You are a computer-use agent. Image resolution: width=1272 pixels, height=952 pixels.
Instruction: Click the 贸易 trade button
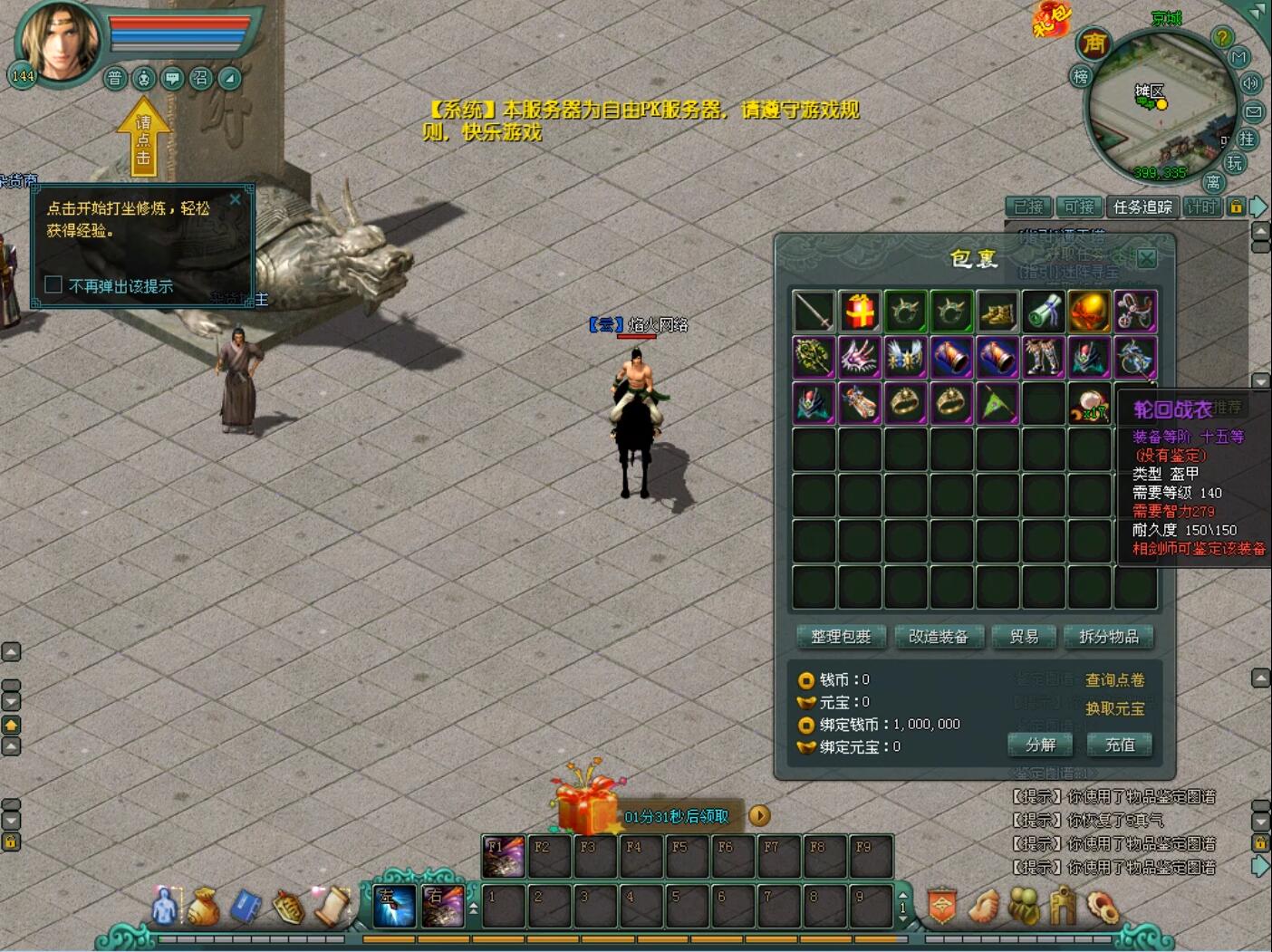point(1024,637)
